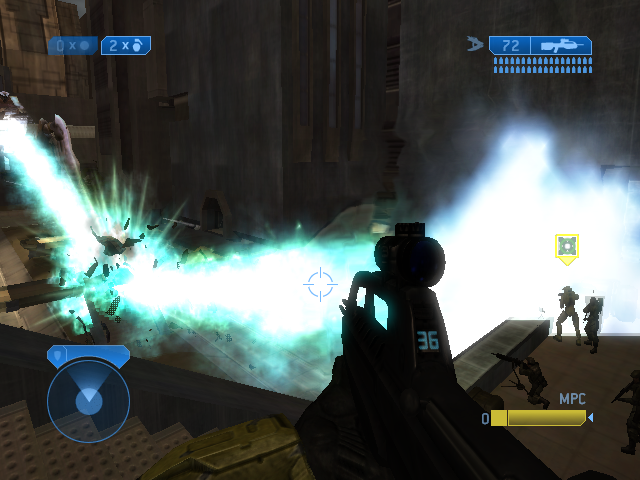Click the battle rifle weapon icon
640x480 pixels.
[562, 45]
